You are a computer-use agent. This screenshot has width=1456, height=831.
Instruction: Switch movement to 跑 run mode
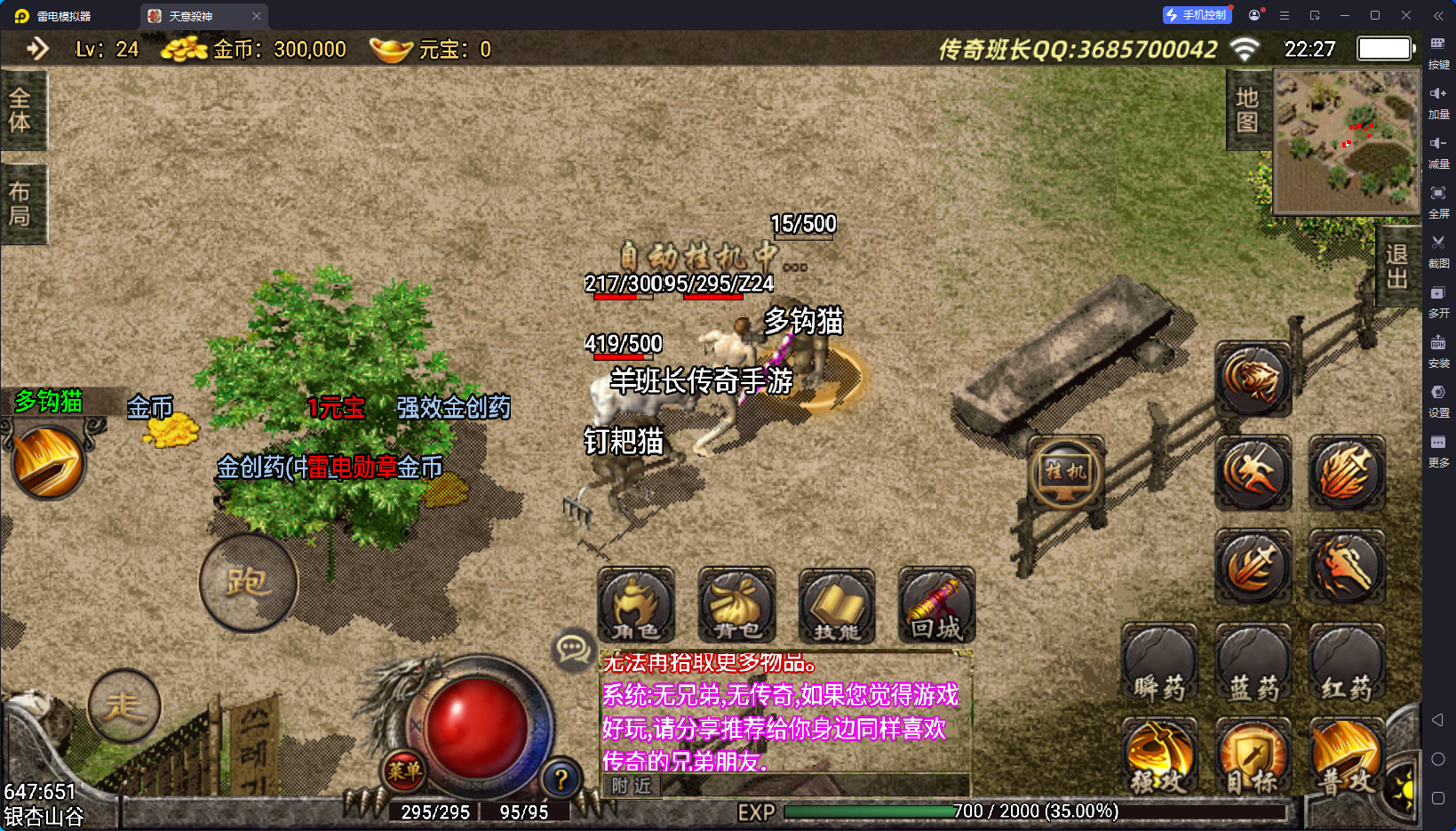pos(248,582)
